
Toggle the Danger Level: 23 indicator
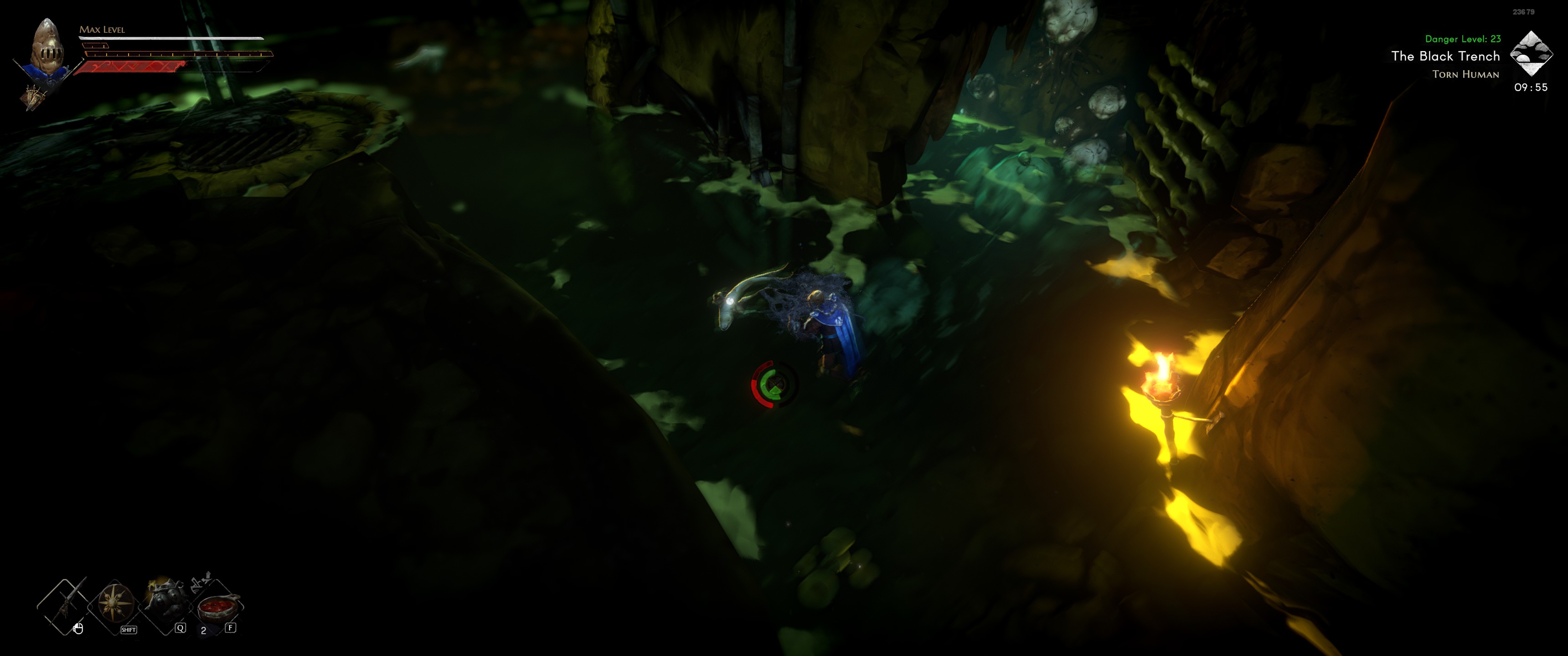(1464, 38)
